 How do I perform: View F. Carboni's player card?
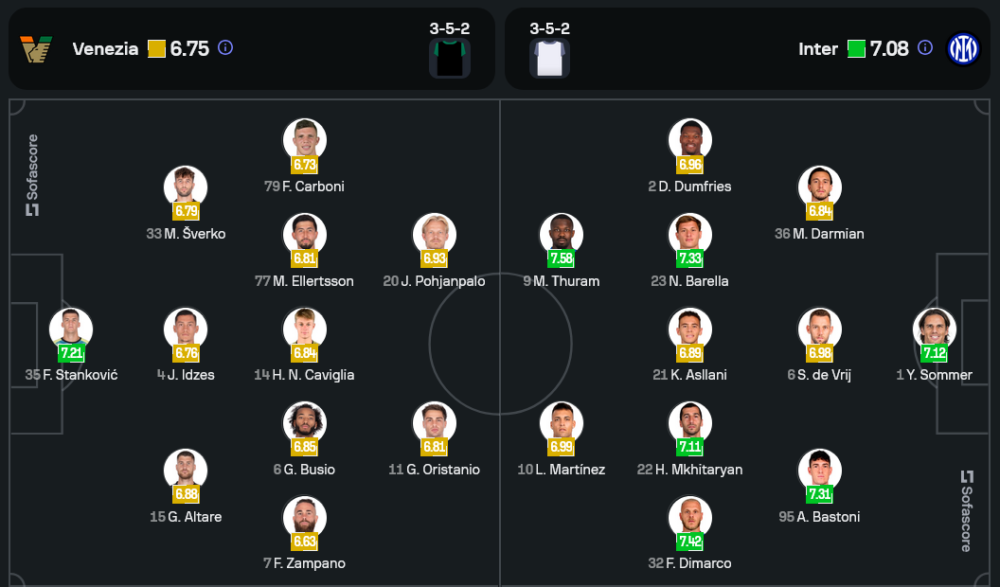pyautogui.click(x=305, y=141)
